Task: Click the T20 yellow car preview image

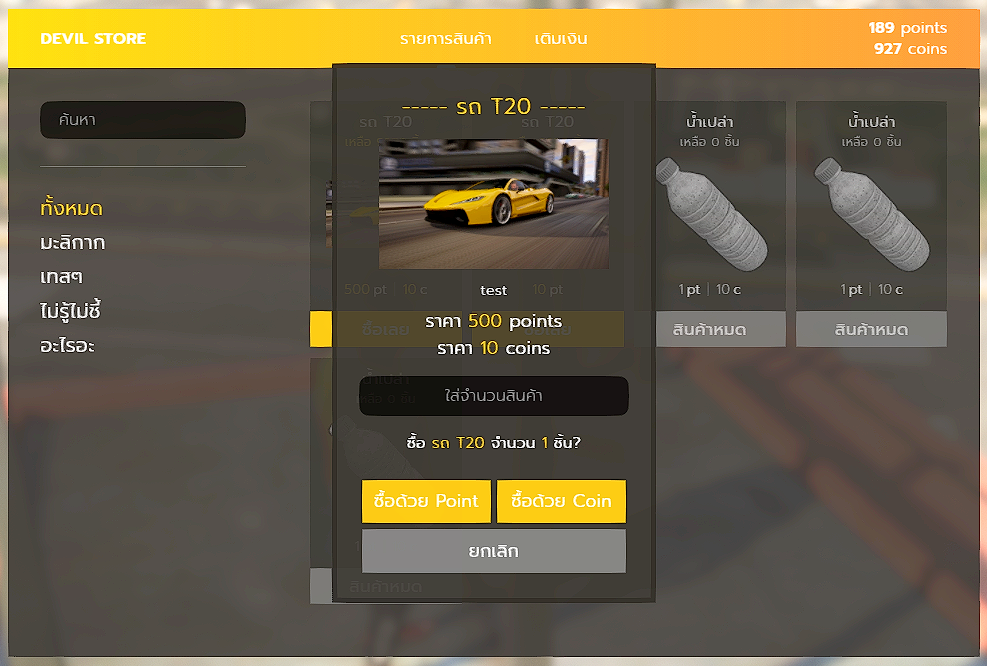Action: tap(493, 203)
